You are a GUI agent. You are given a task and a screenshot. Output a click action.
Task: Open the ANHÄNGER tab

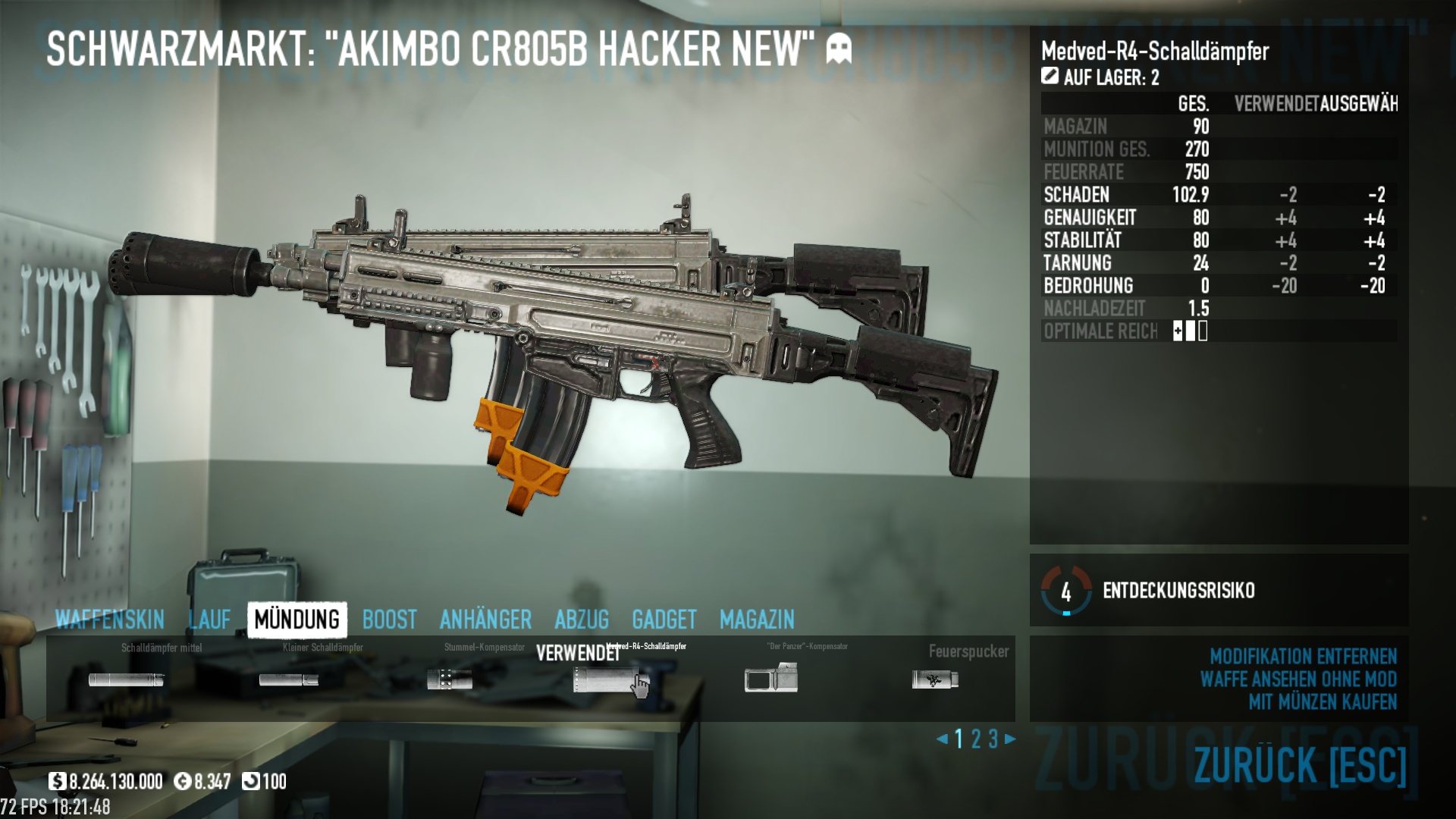pyautogui.click(x=485, y=620)
